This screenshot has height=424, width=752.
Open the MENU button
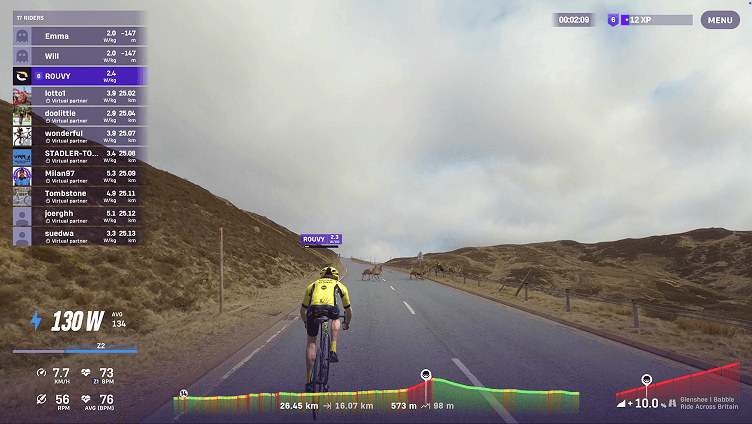(x=720, y=20)
